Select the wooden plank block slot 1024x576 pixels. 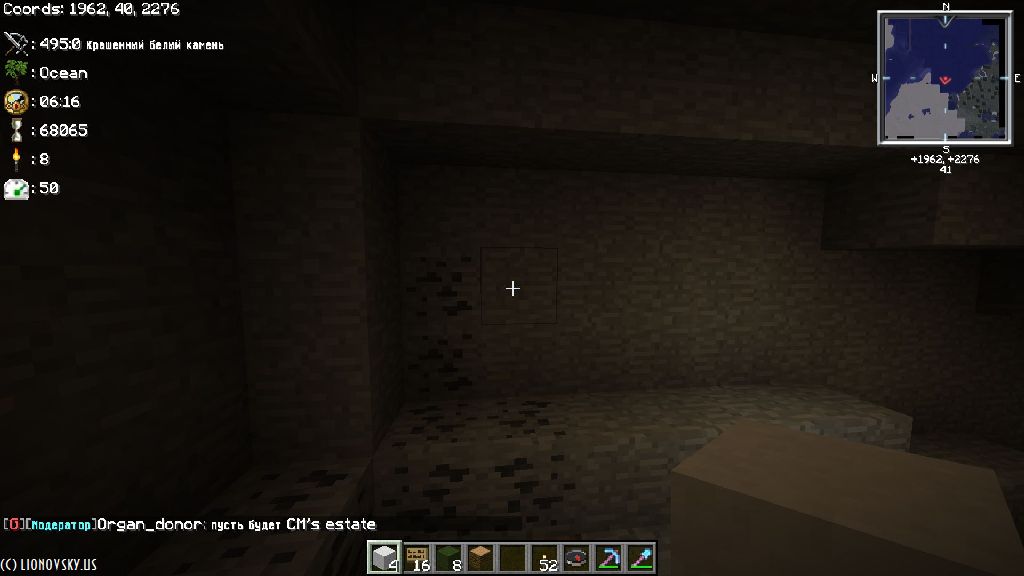480,557
